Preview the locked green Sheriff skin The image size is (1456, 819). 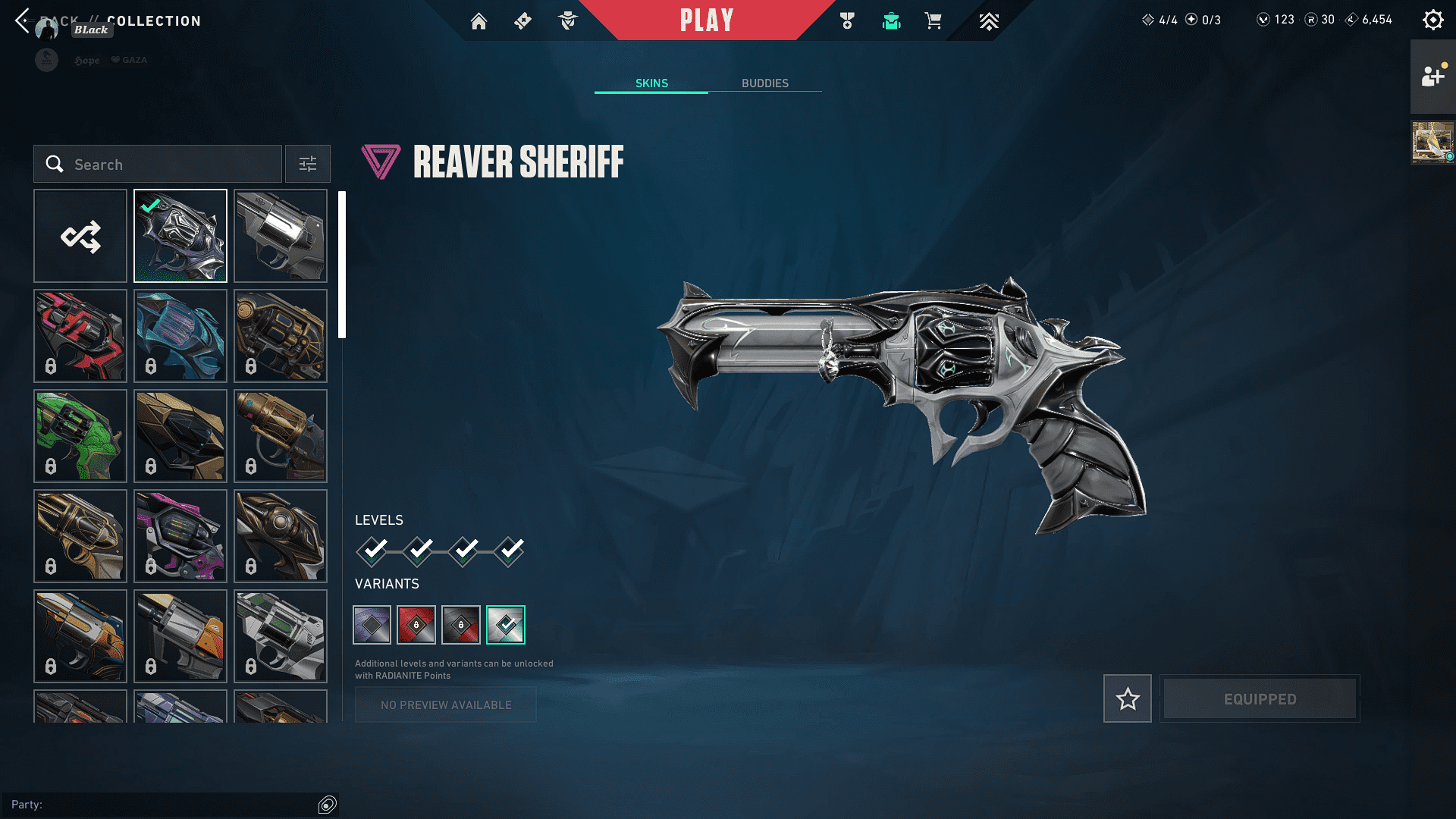tap(80, 437)
